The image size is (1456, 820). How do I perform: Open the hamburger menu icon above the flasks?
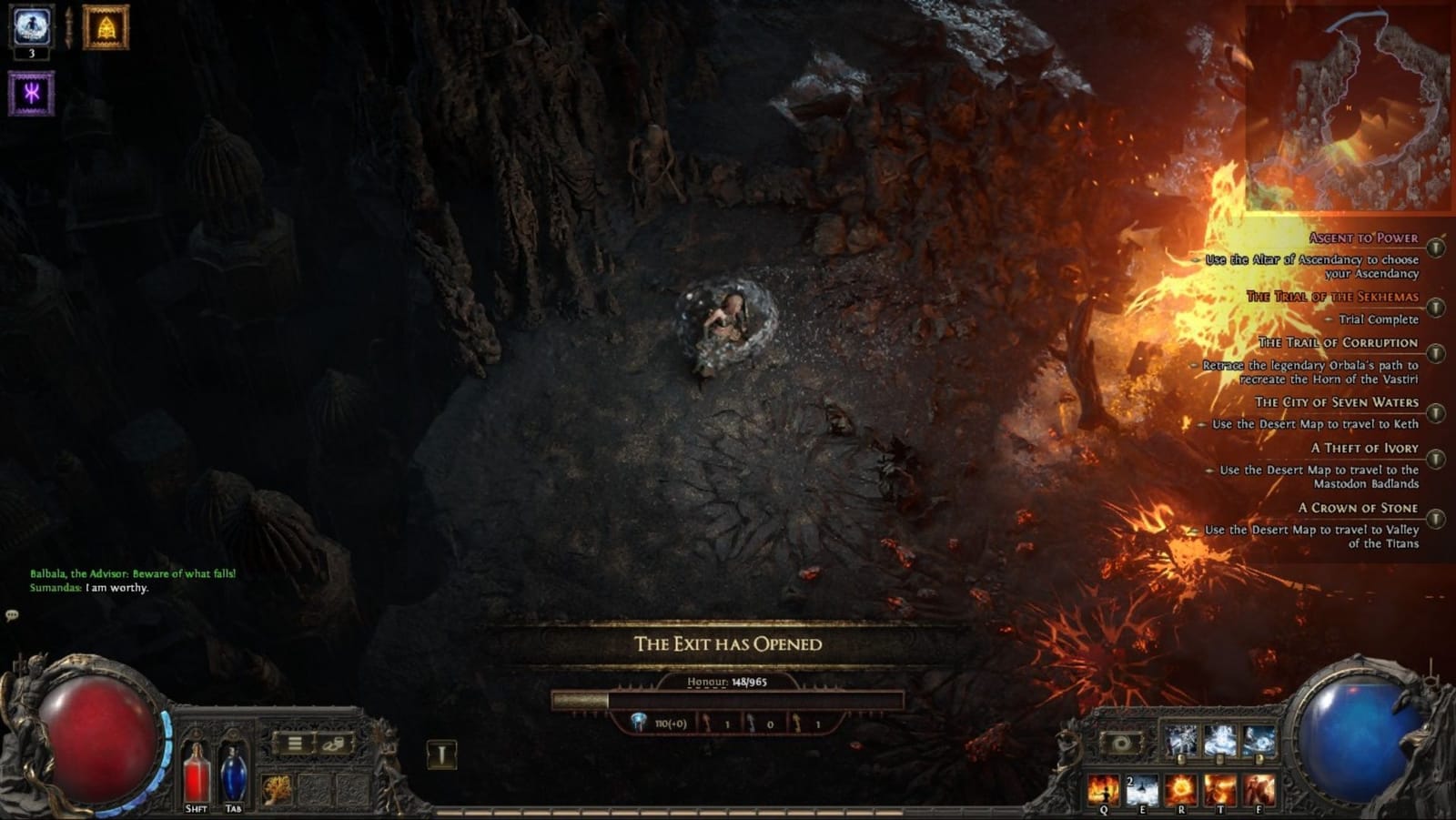tap(294, 744)
